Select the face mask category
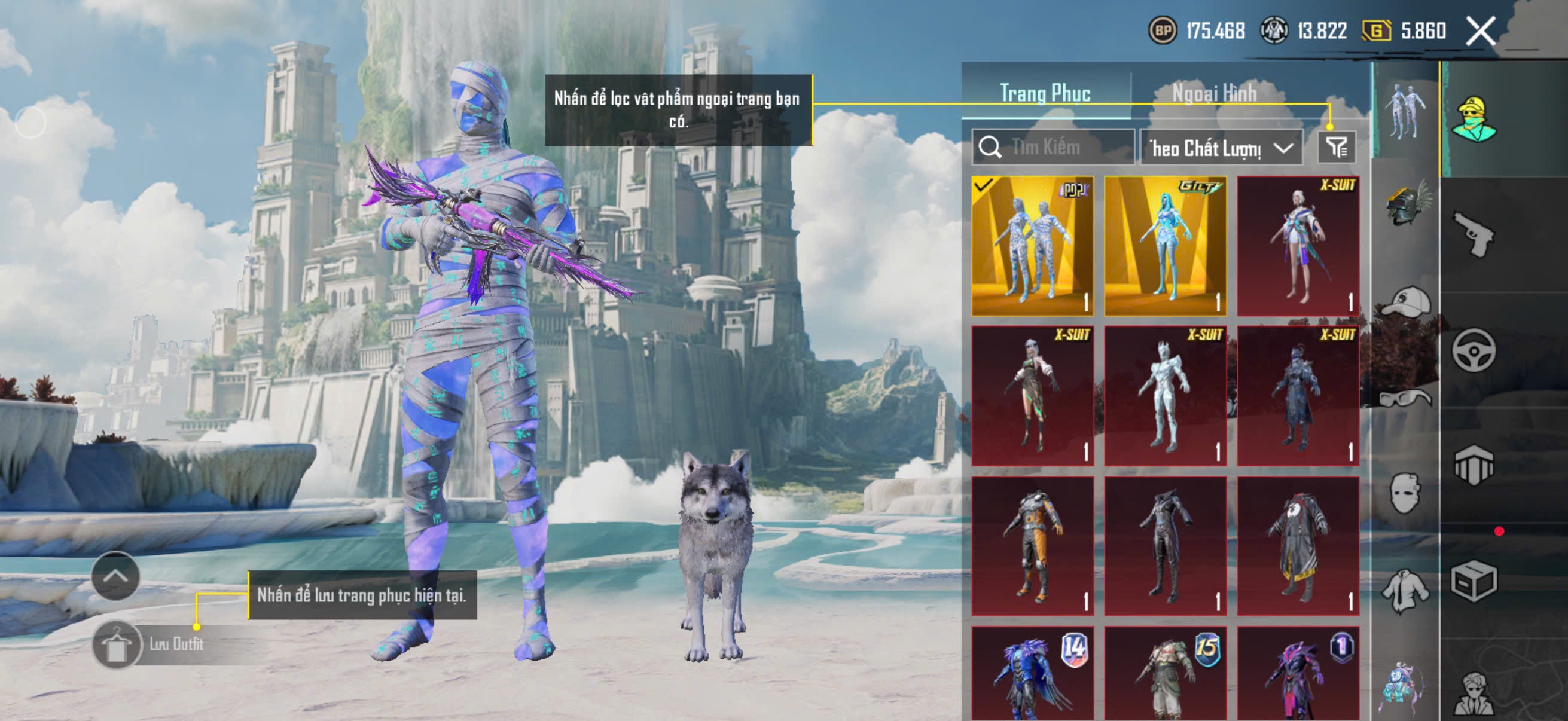1568x721 pixels. [x=1406, y=493]
